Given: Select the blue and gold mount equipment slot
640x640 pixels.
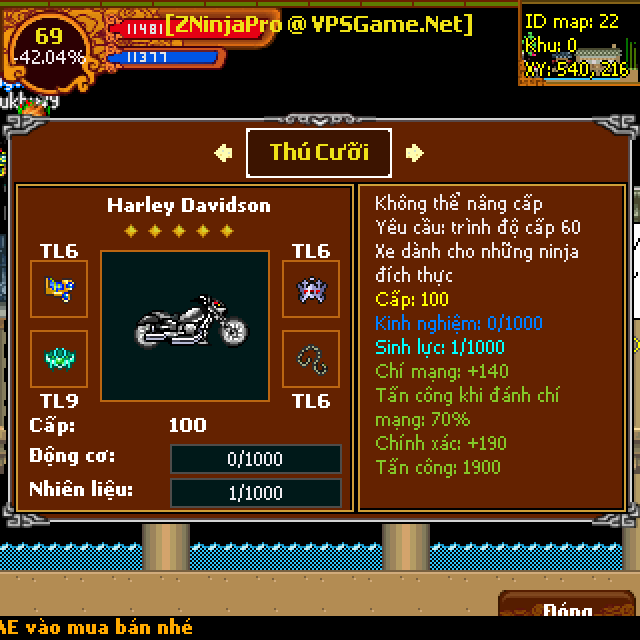Looking at the screenshot, I should click(59, 289).
